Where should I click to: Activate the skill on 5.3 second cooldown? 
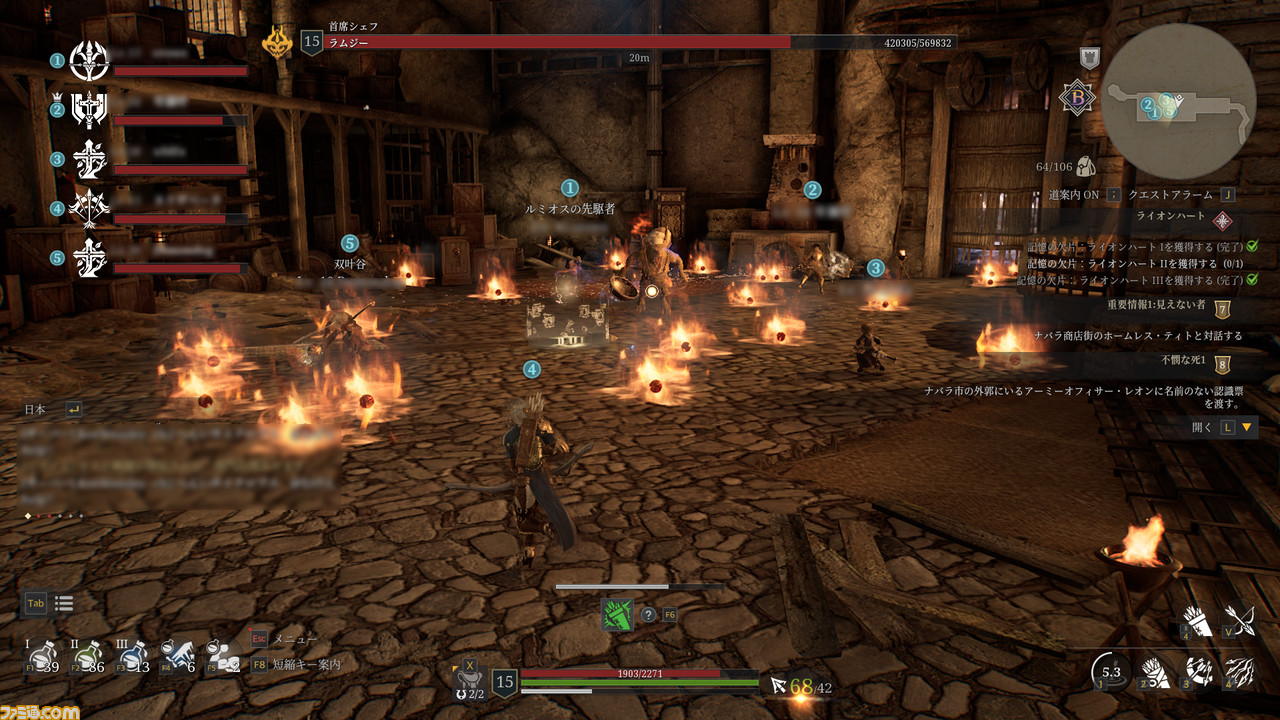[x=1111, y=672]
